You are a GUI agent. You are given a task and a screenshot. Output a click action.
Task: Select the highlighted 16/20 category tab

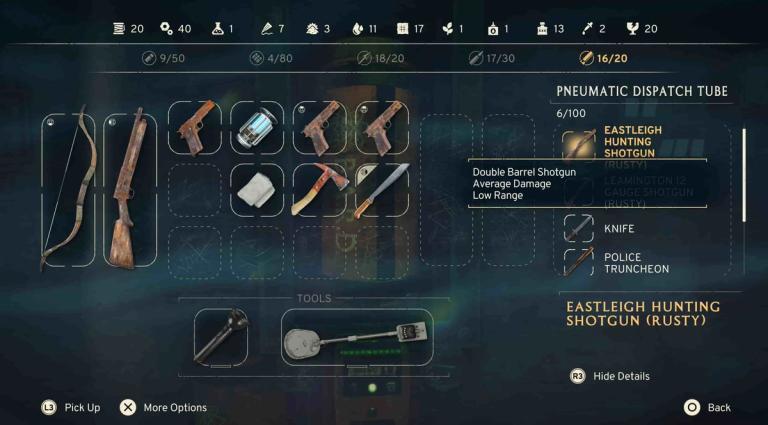tap(603, 58)
